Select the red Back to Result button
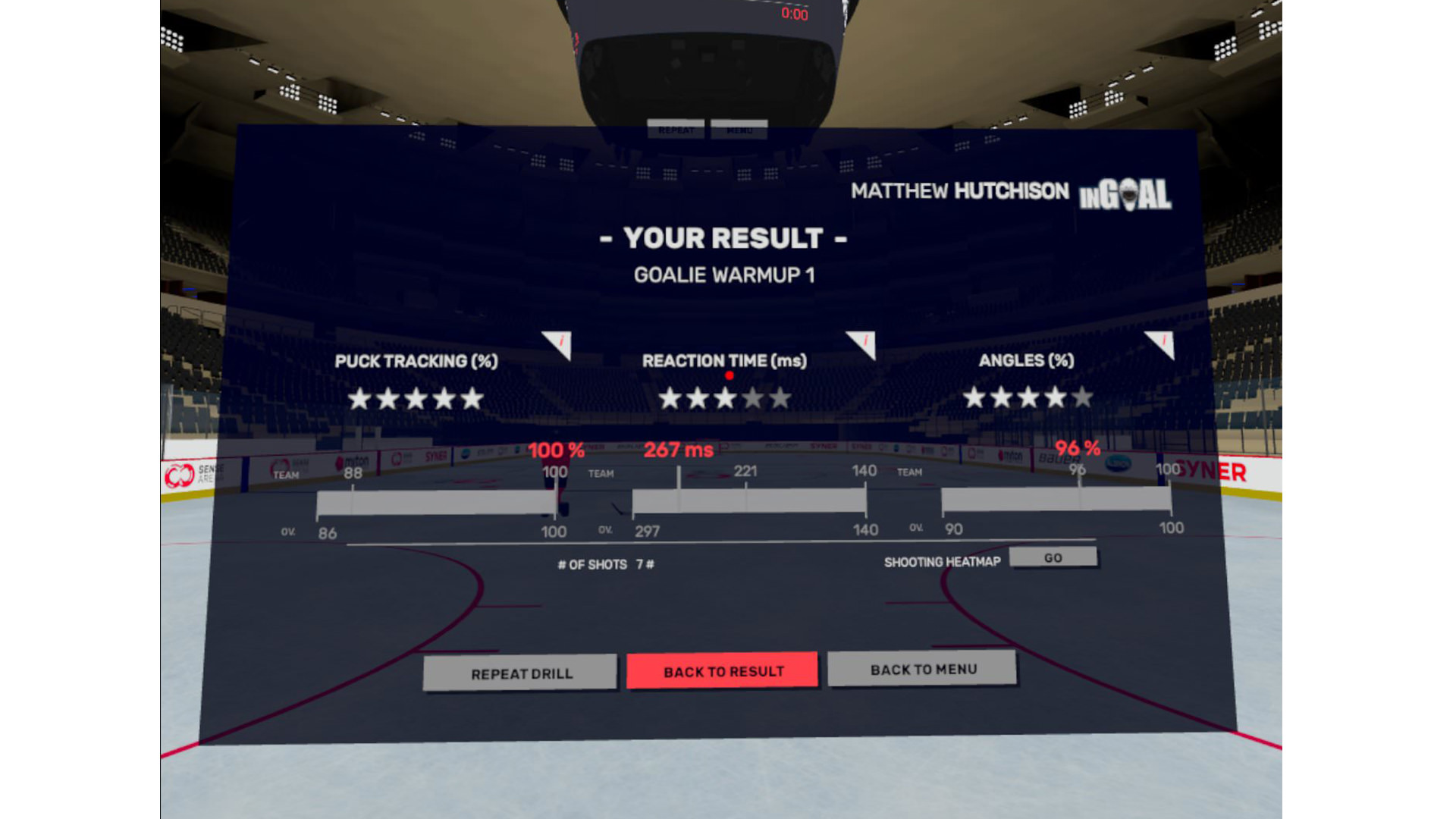The height and width of the screenshot is (819, 1456). pos(723,671)
